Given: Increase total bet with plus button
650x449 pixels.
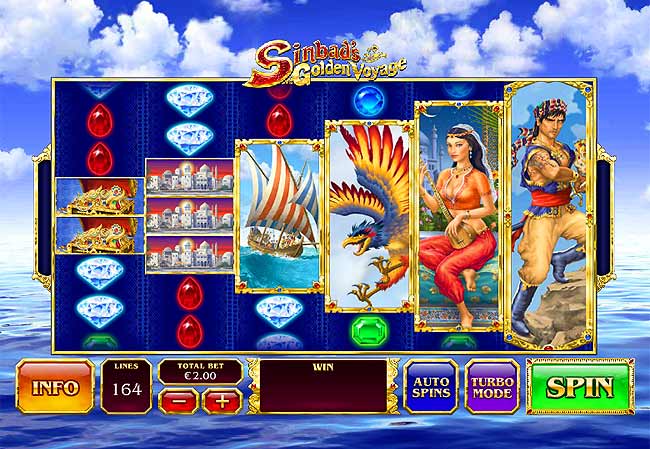Looking at the screenshot, I should [222, 401].
